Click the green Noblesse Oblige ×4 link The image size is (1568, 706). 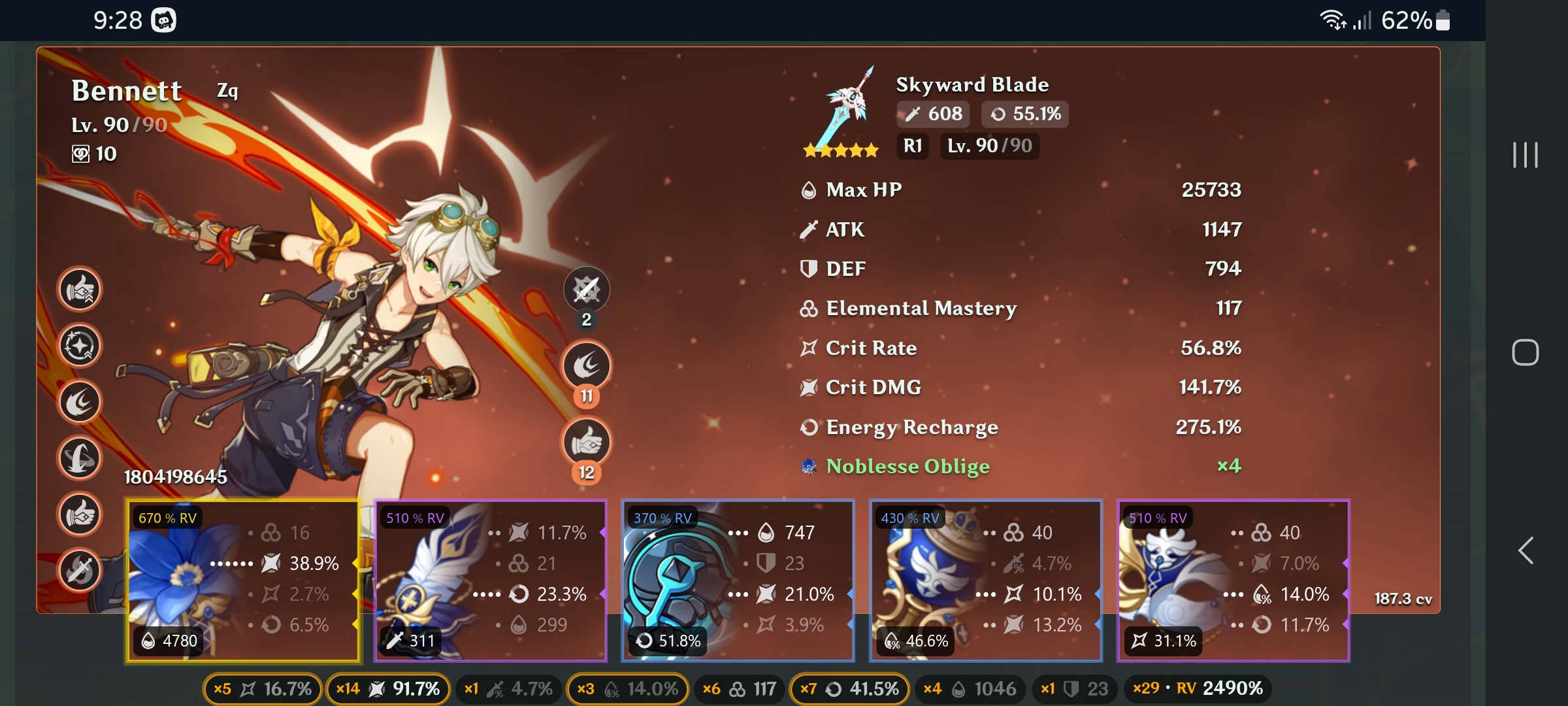click(908, 466)
